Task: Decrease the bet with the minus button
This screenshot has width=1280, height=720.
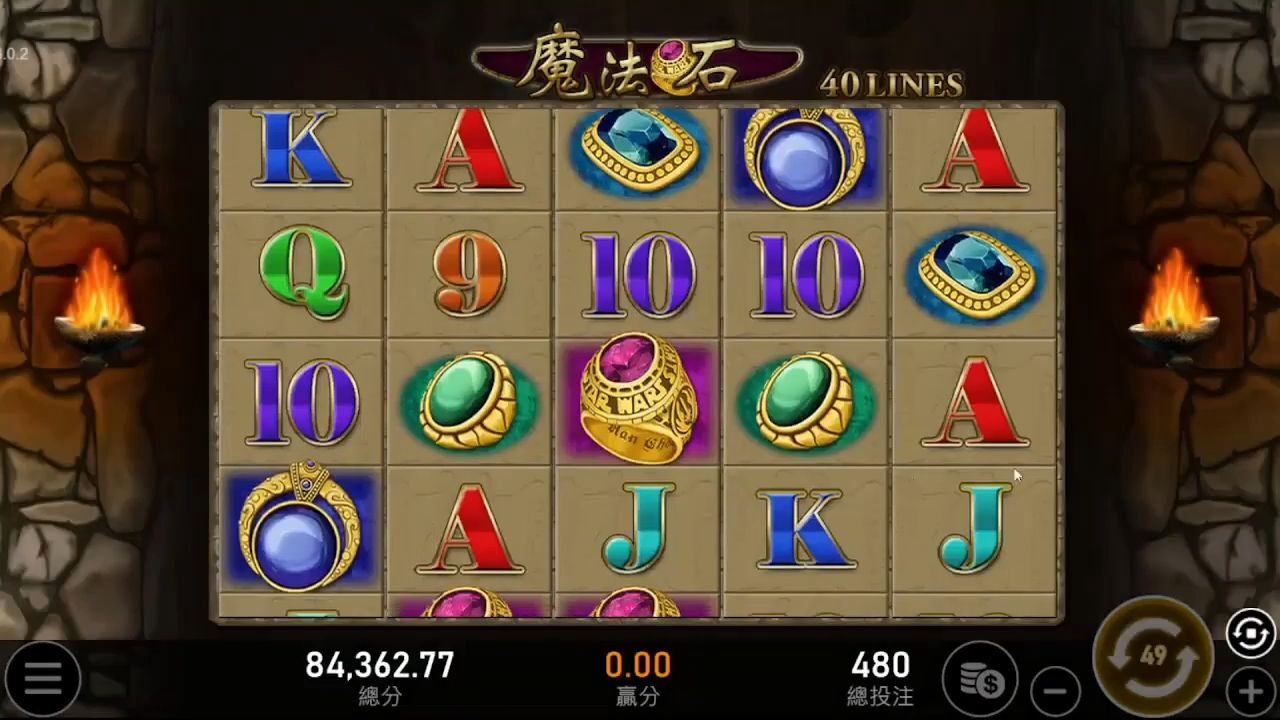Action: click(x=1055, y=690)
